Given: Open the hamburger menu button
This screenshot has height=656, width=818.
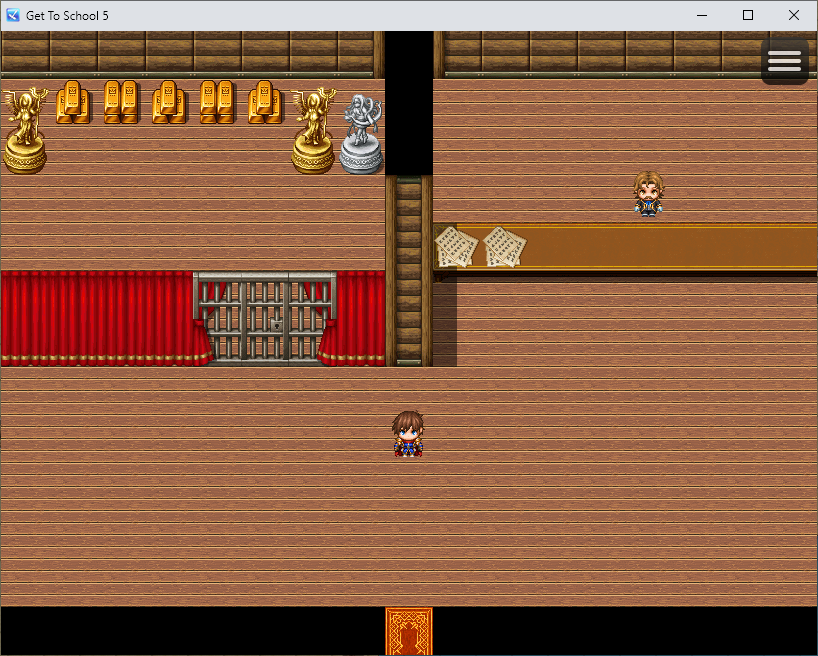Looking at the screenshot, I should tap(784, 62).
